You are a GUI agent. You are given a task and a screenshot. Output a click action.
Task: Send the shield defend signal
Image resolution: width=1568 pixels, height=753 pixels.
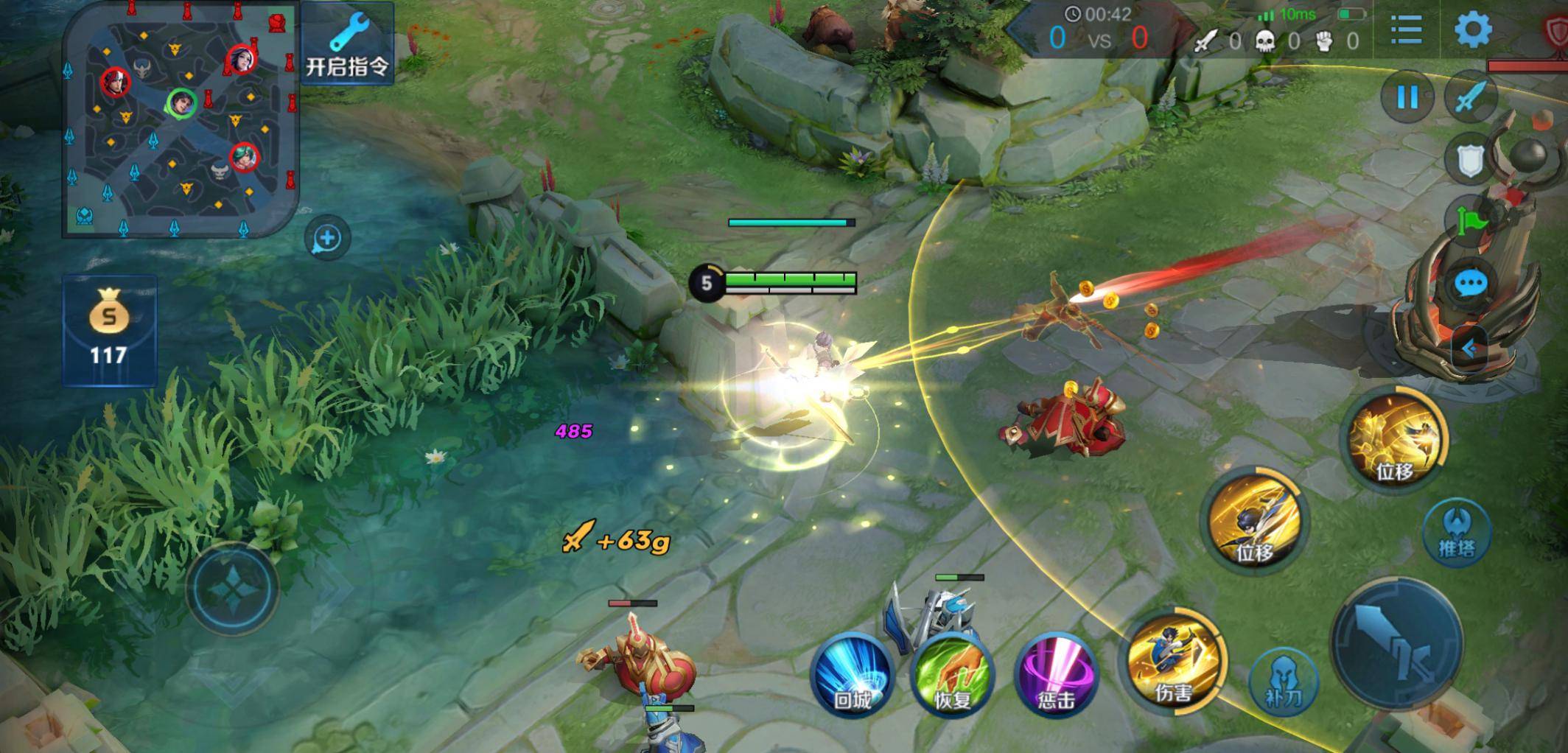click(1469, 159)
